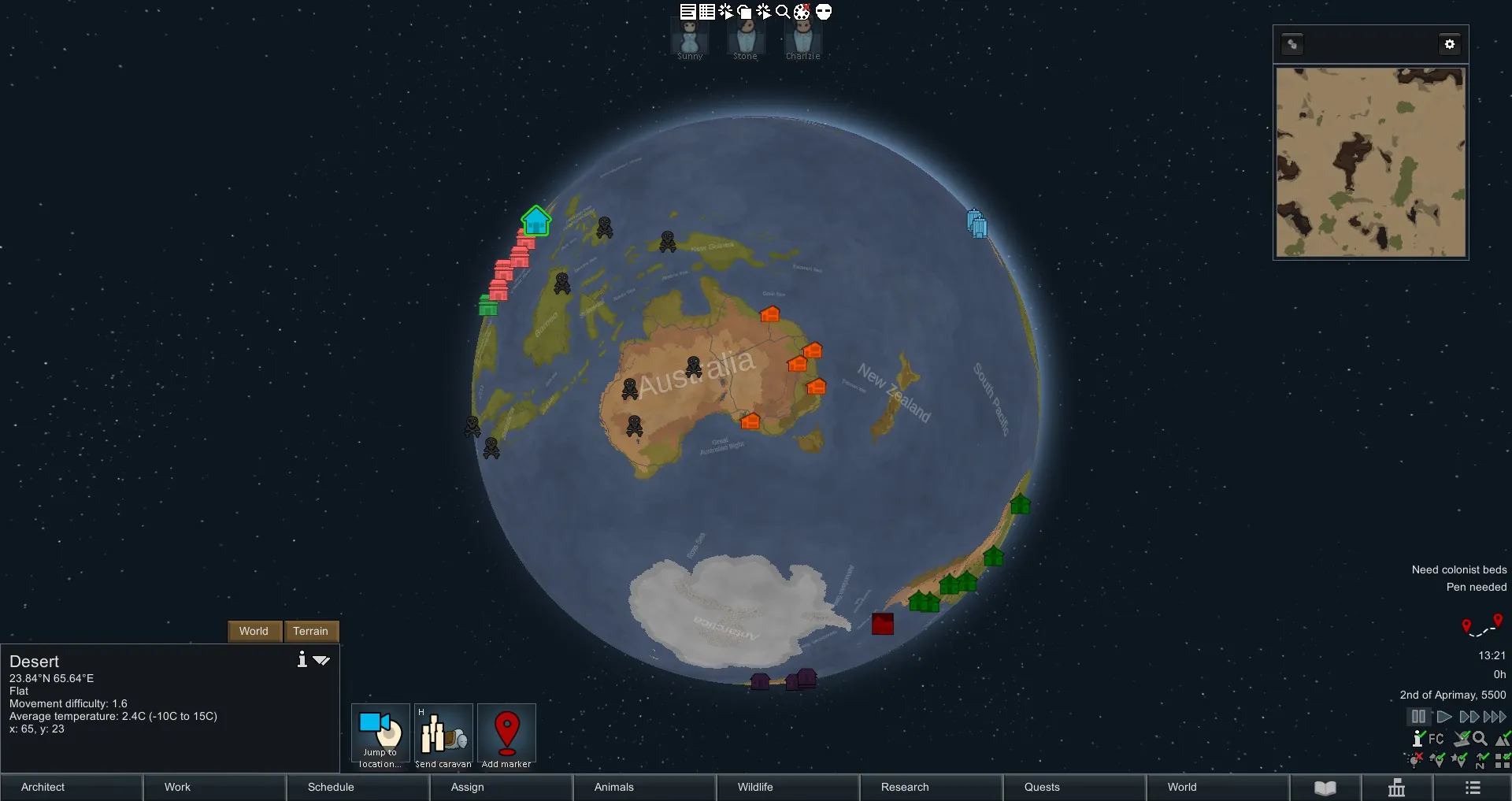
Task: Set game speed to triple-arrow fastest
Action: pos(1495,717)
